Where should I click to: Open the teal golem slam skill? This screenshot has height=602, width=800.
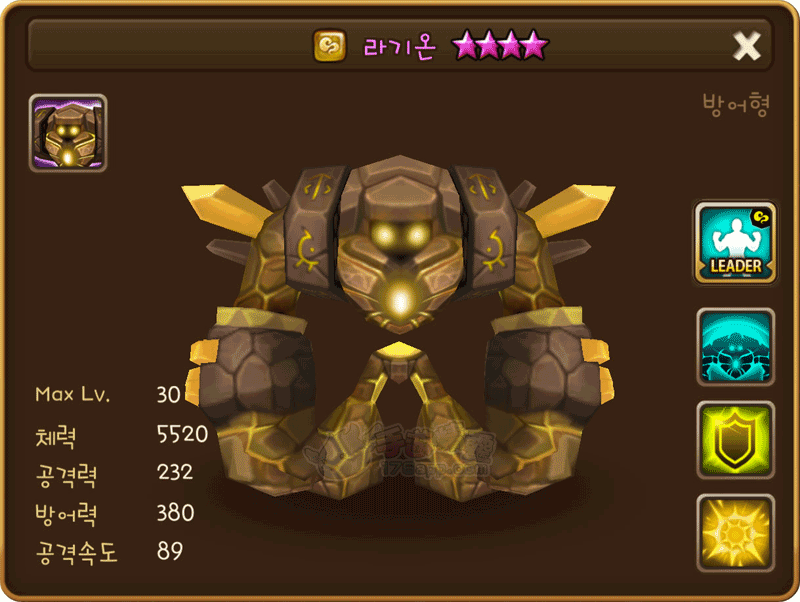(x=735, y=347)
